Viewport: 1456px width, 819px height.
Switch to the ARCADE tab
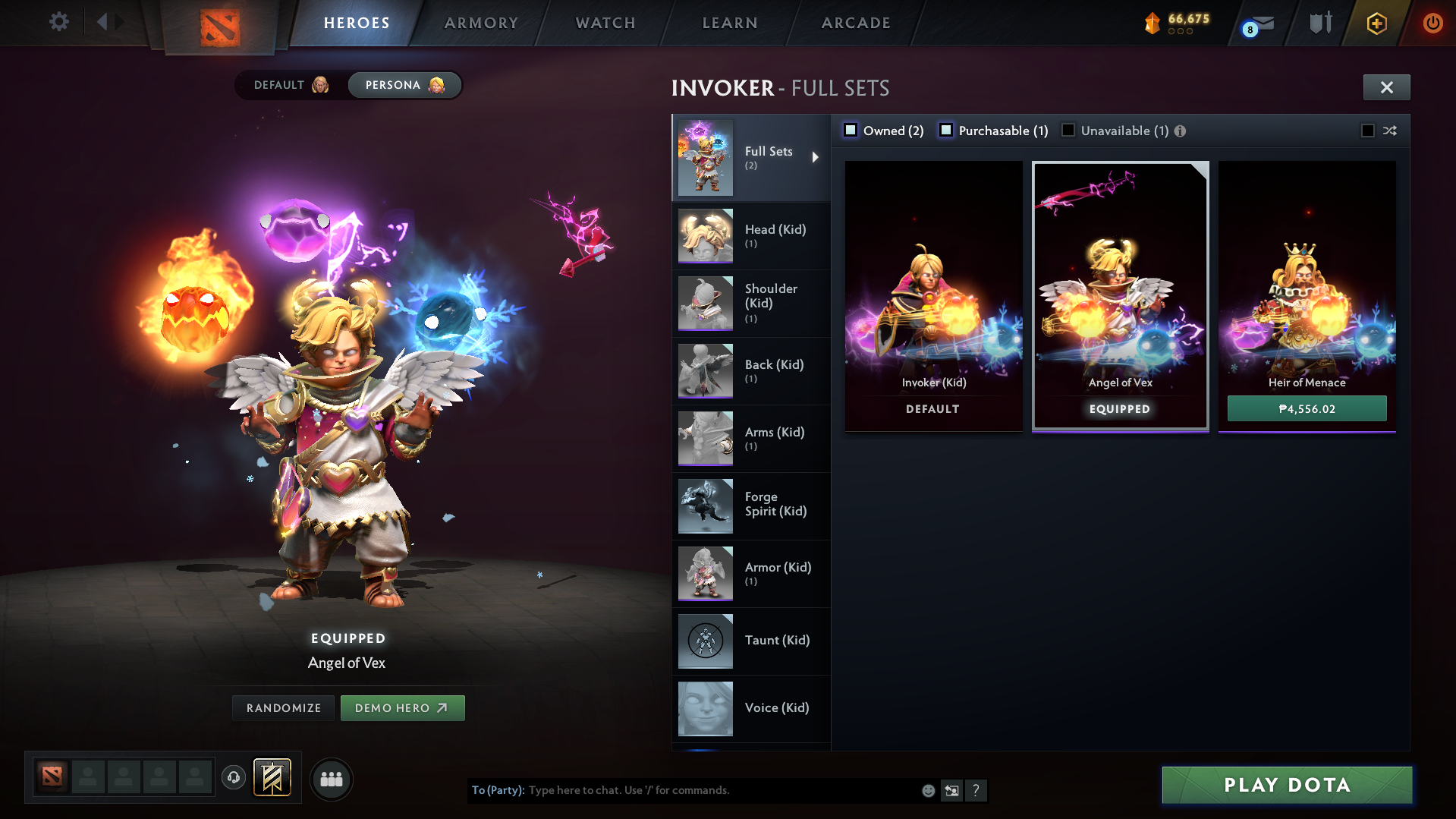click(855, 23)
